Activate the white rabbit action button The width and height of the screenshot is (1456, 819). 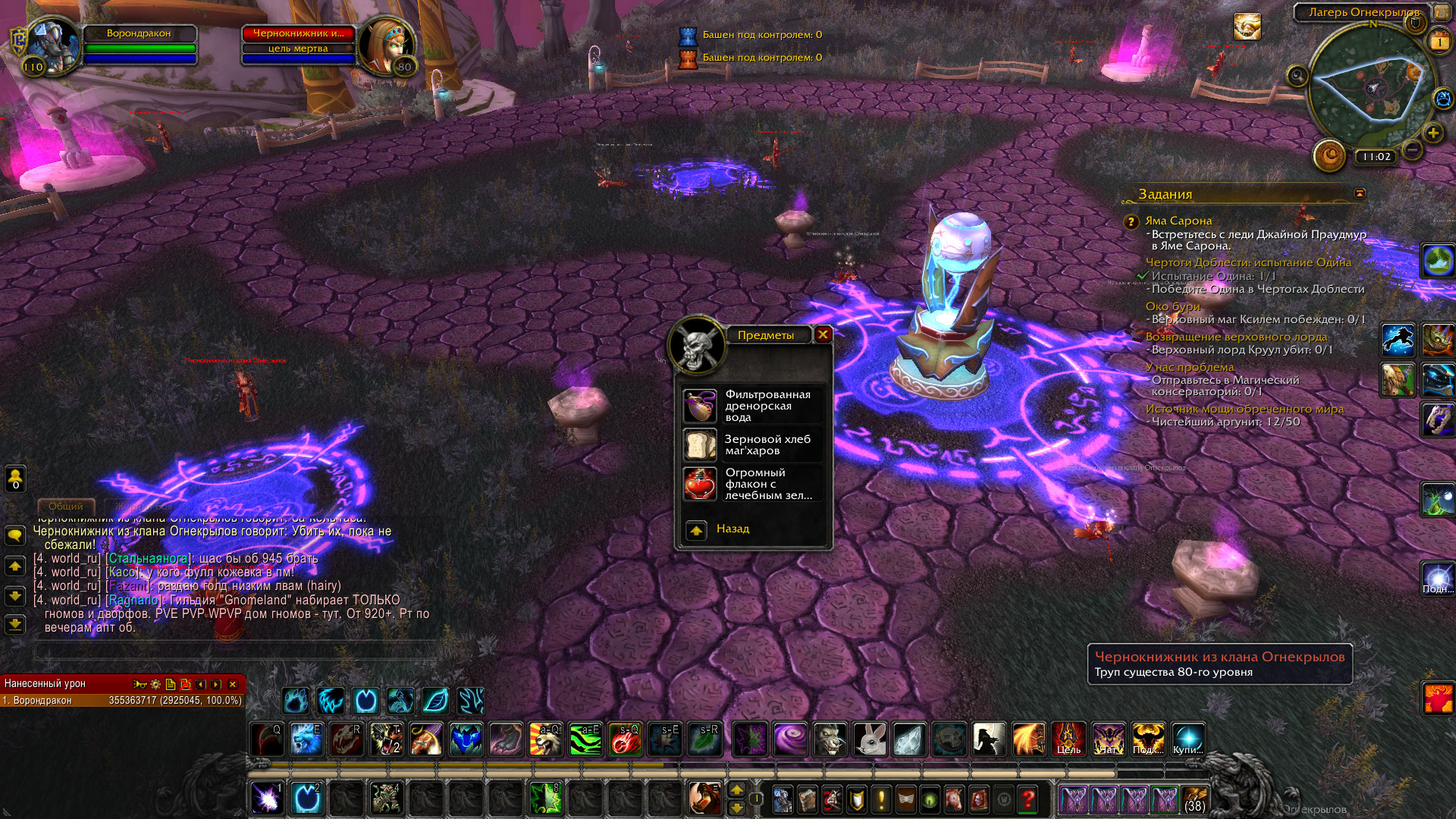pos(870,739)
